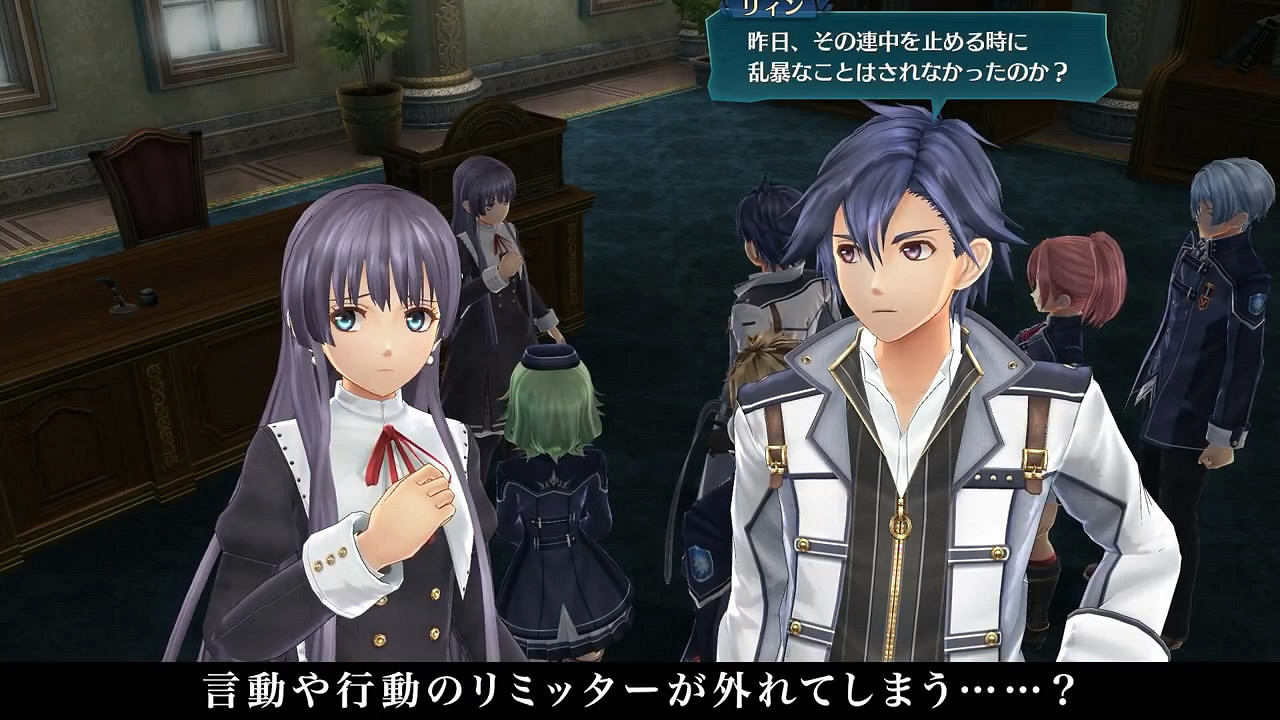1280x720 pixels.
Task: Click the microphone stand on the wooden desk
Action: pos(117,293)
